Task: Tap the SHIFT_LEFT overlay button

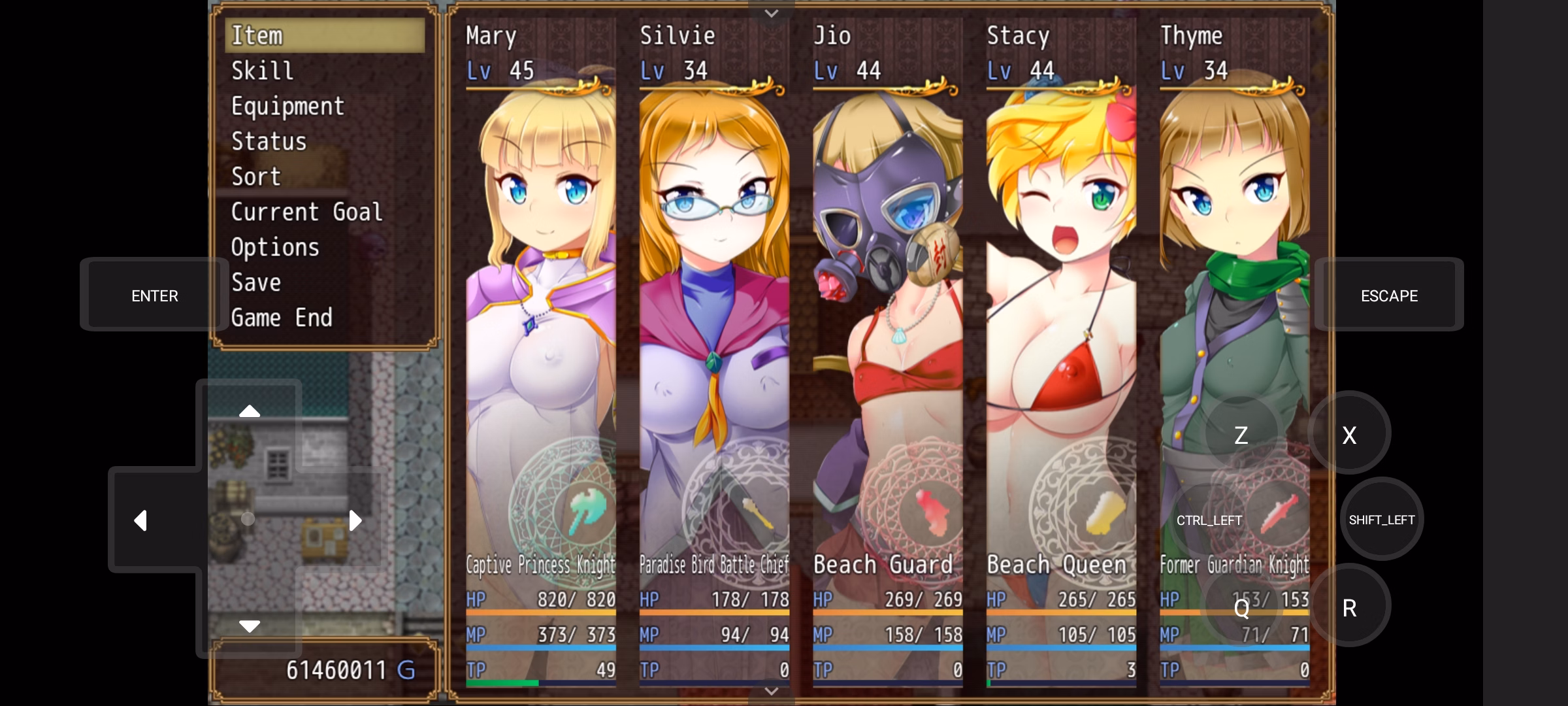Action: point(1381,520)
